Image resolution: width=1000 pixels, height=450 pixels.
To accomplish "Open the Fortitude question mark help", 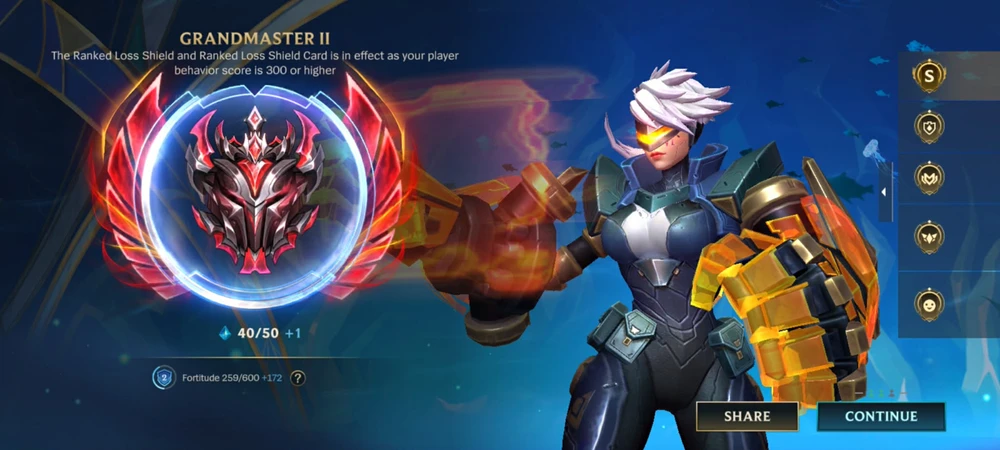I will point(298,378).
